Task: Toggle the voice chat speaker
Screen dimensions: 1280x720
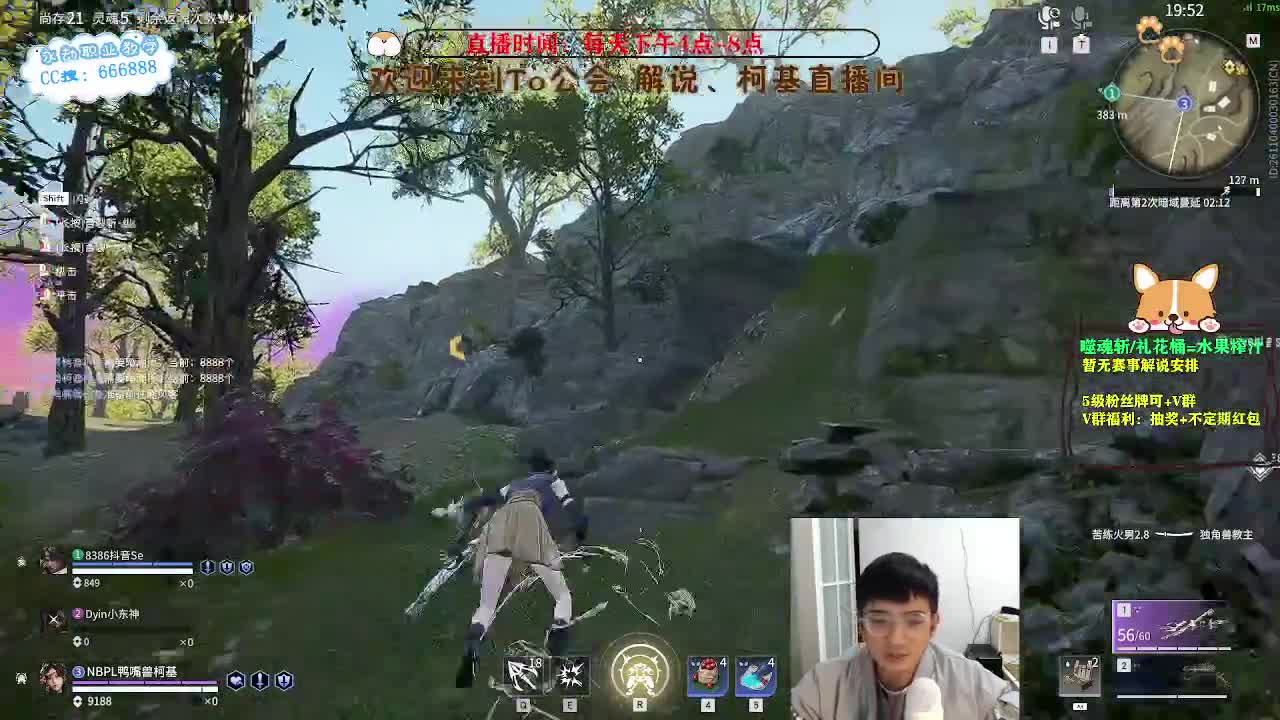Action: (x=1048, y=18)
